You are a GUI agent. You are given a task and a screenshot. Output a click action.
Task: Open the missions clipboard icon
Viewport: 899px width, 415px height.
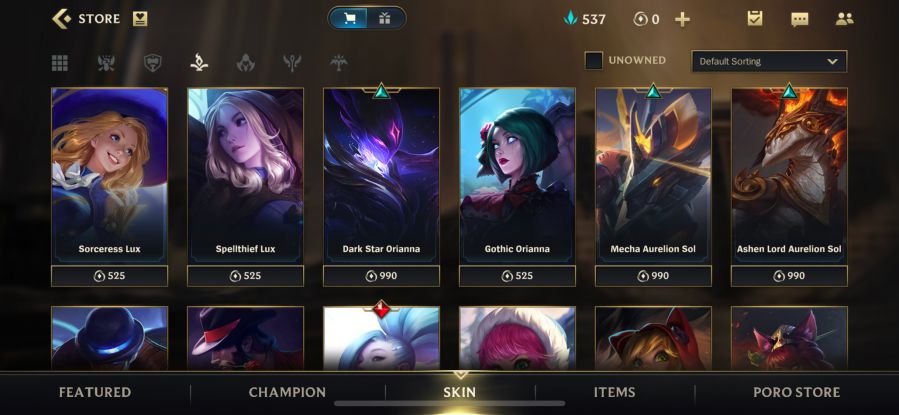755,19
